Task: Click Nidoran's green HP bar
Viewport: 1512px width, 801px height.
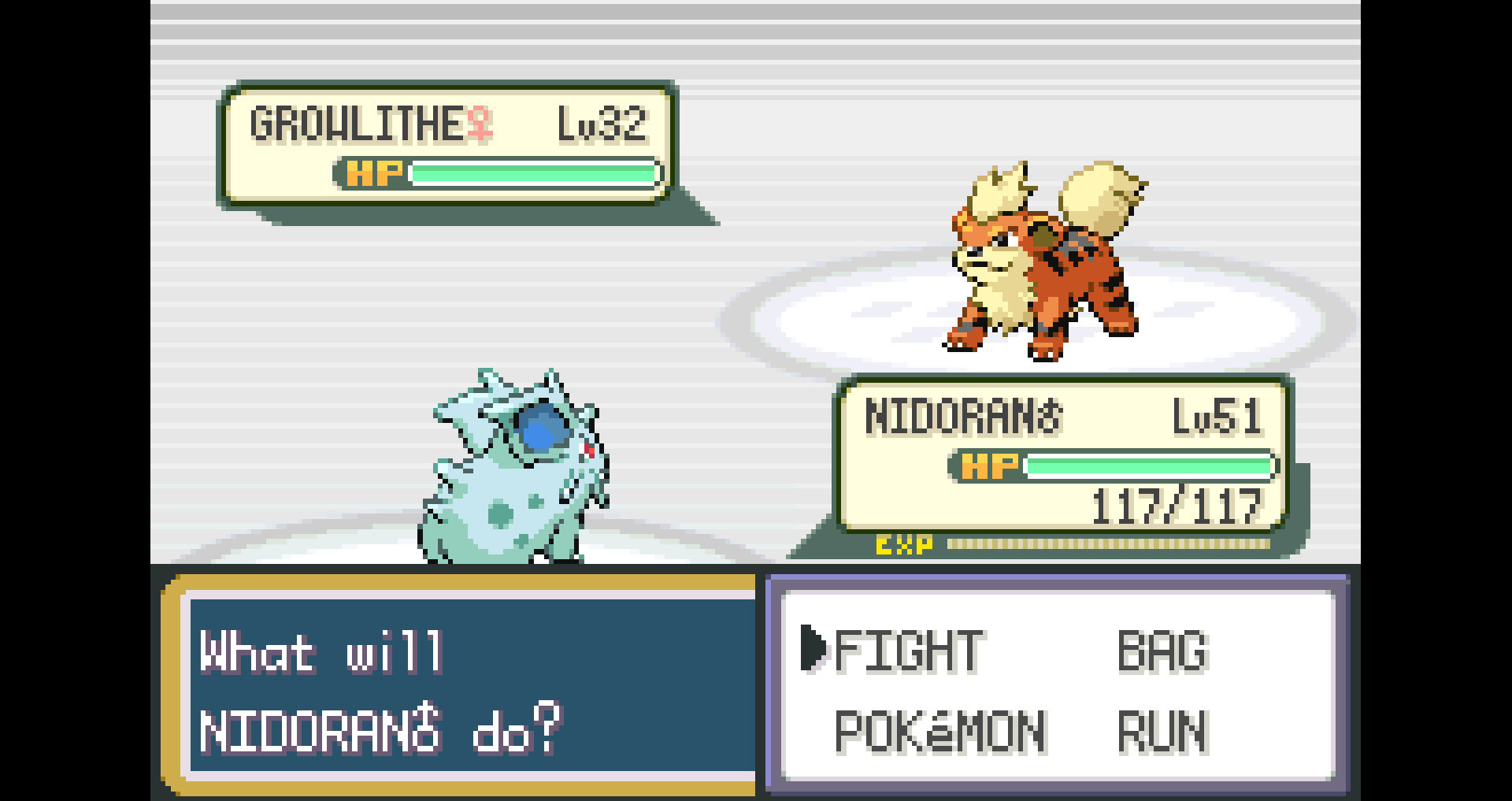Action: (x=1150, y=466)
